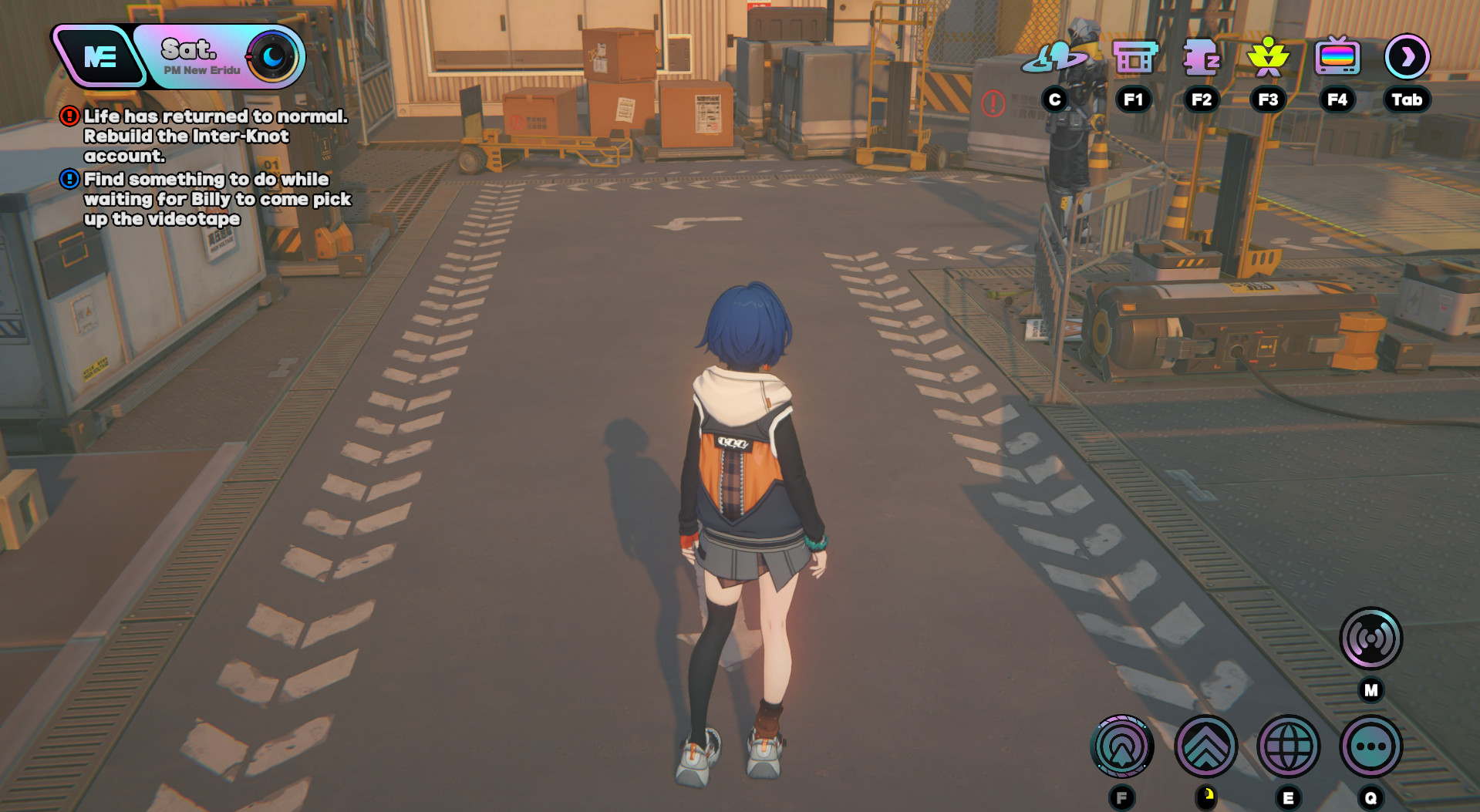Click the red exclamation warning near the robot NPC
This screenshot has width=1480, height=812.
coord(993,101)
